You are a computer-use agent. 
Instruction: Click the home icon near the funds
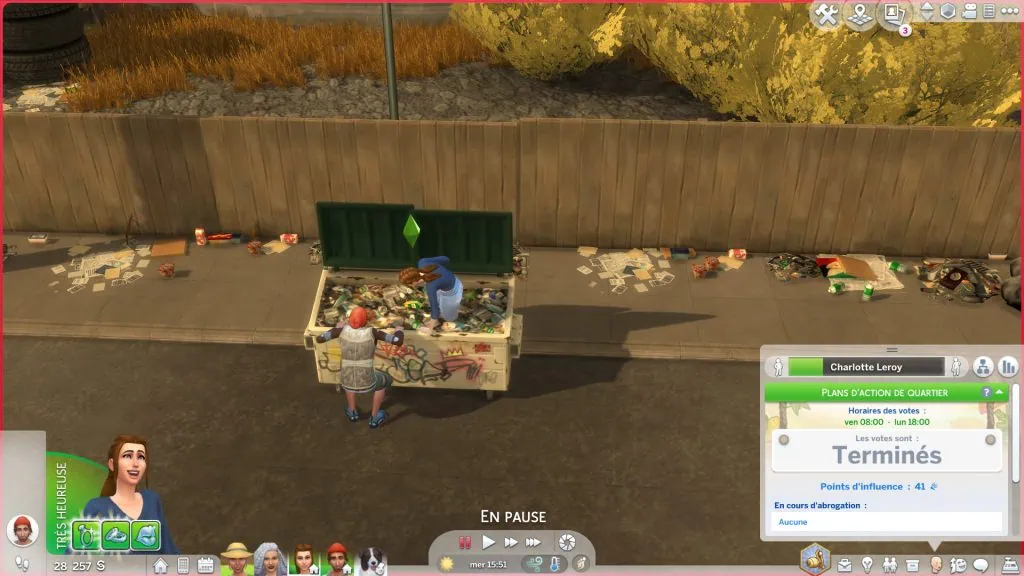pyautogui.click(x=160, y=565)
